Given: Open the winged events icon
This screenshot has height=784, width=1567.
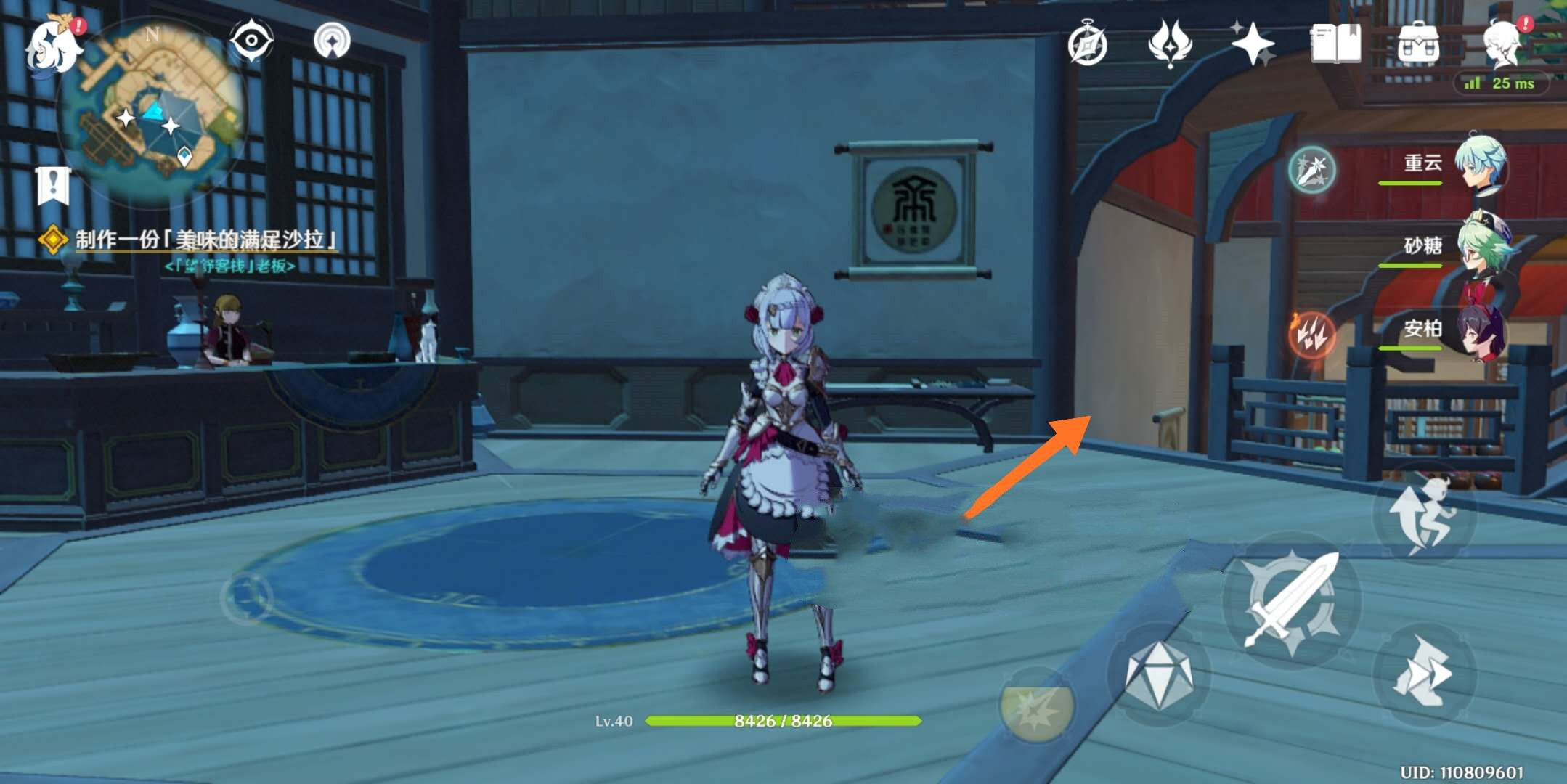Looking at the screenshot, I should (x=1170, y=44).
